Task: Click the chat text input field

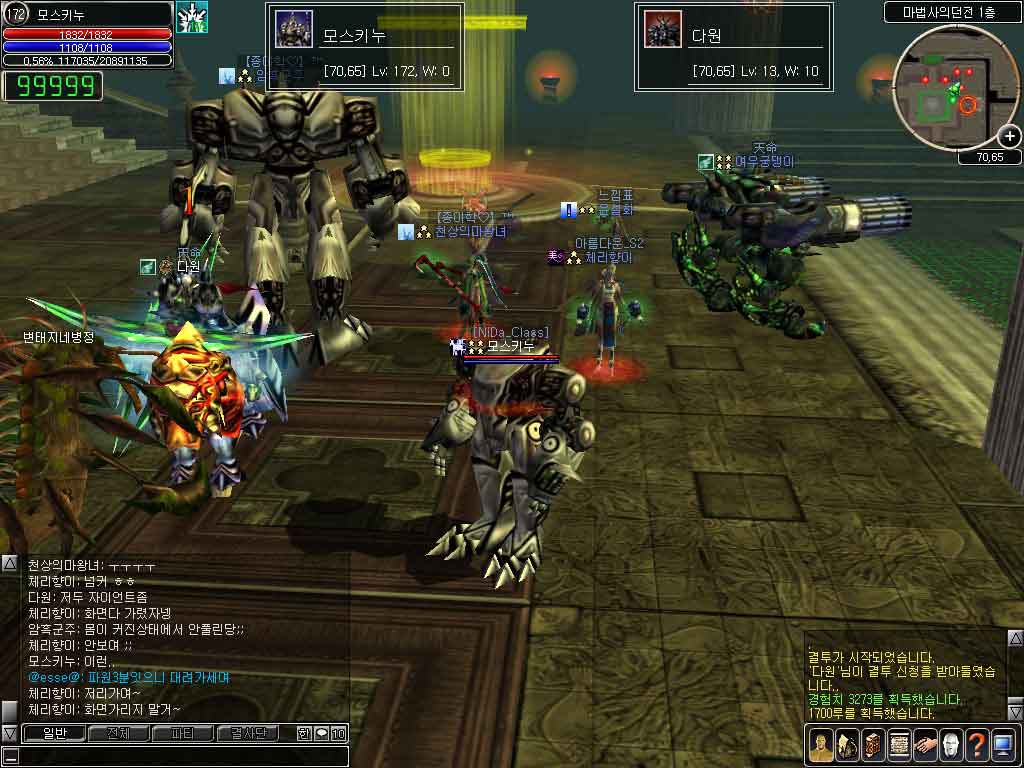Action: pos(180,755)
